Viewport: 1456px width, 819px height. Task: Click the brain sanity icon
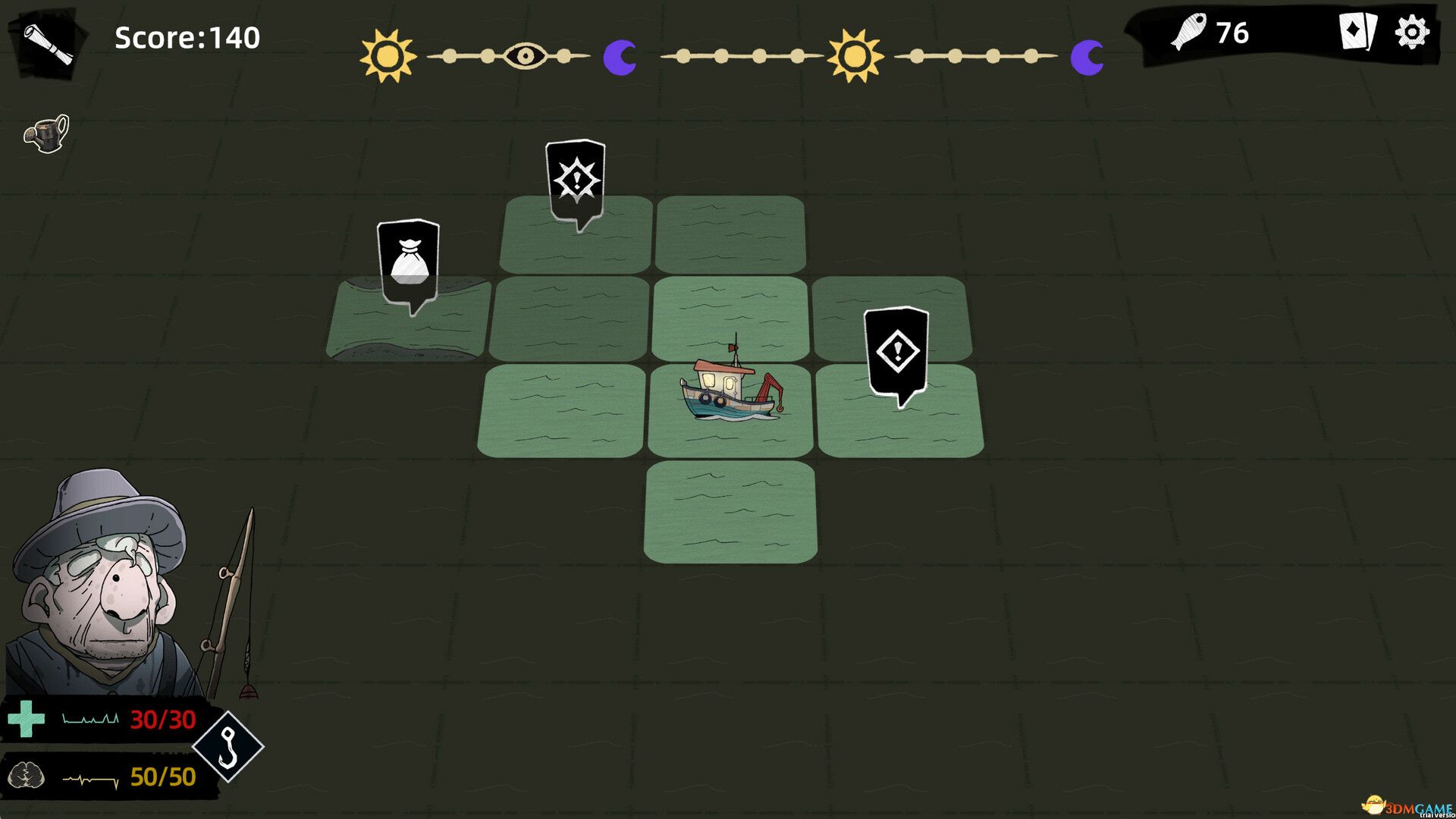point(27,777)
